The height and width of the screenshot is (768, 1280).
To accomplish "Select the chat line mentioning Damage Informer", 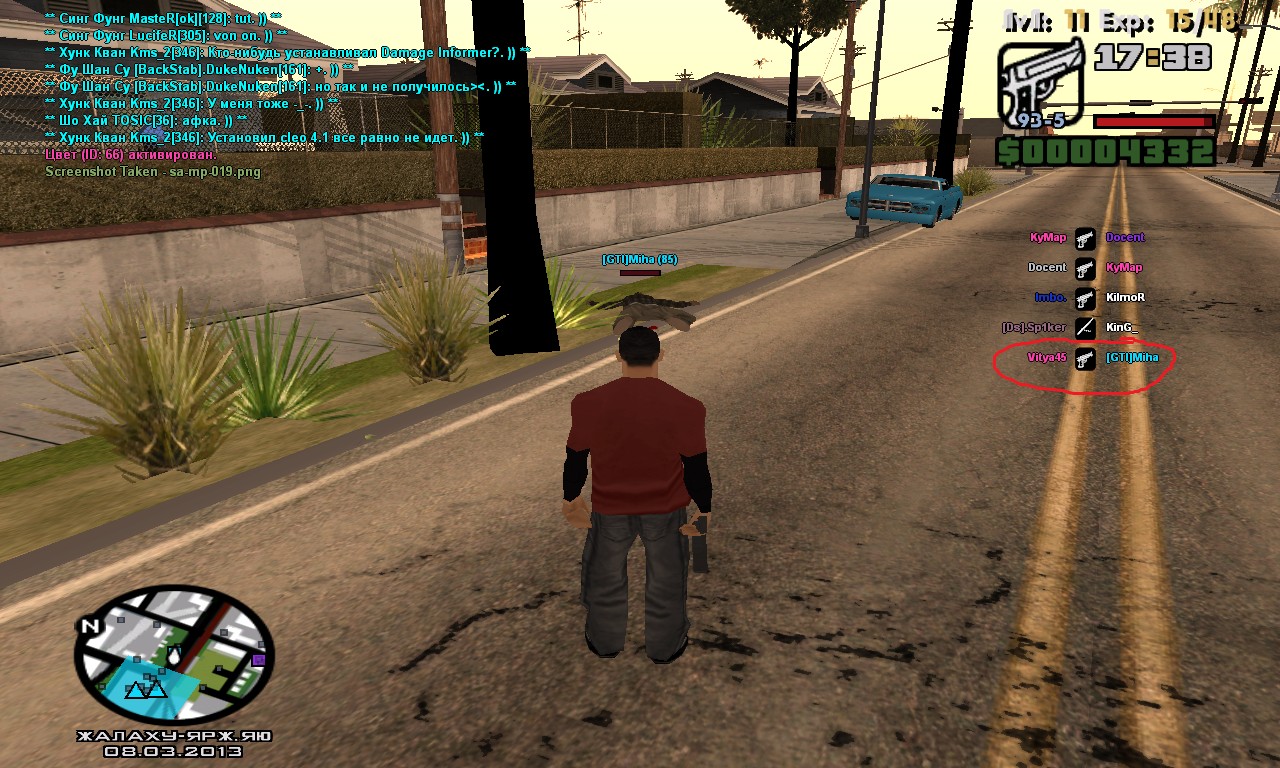I will coord(288,52).
